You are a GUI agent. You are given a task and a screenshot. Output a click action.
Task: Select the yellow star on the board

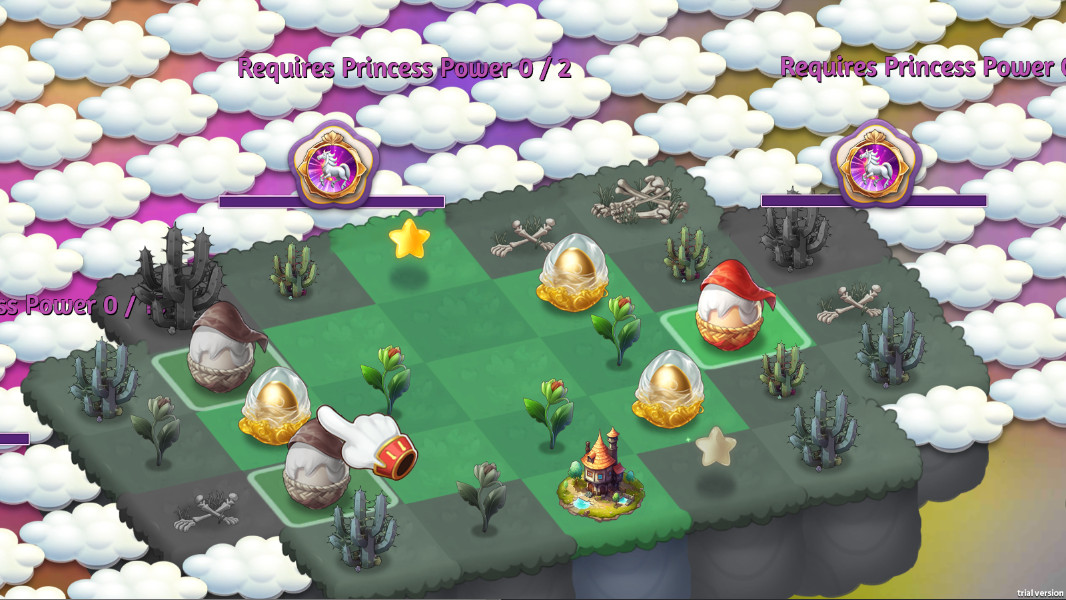408,239
